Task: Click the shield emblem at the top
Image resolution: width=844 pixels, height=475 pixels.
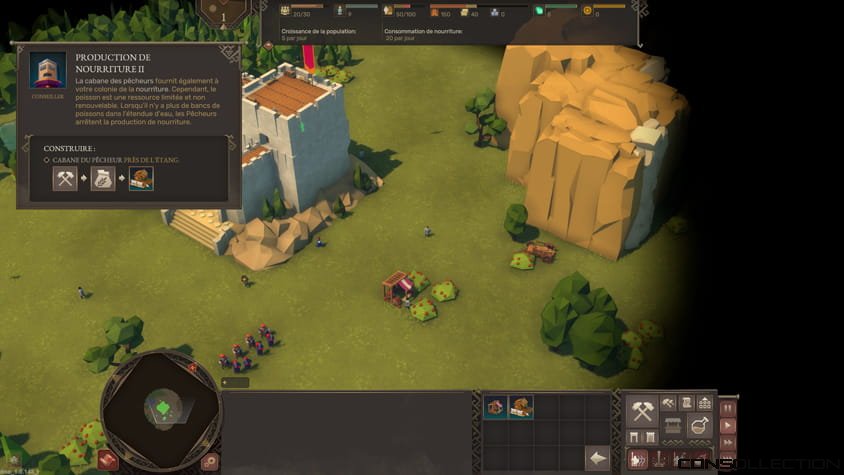Action: pos(223,12)
